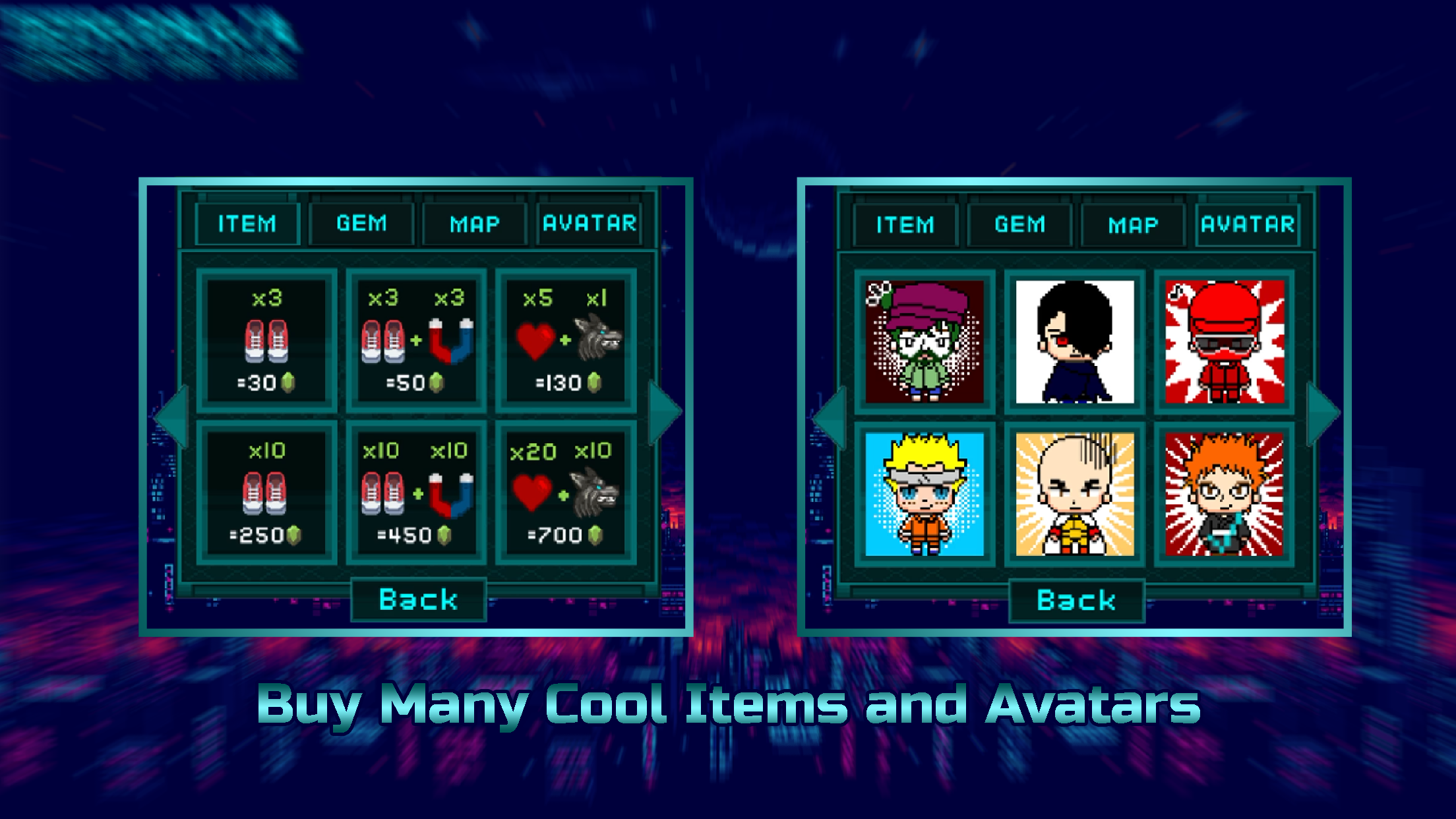The width and height of the screenshot is (1456, 819).
Task: Switch the left shop to the GEM category
Action: pyautogui.click(x=361, y=224)
